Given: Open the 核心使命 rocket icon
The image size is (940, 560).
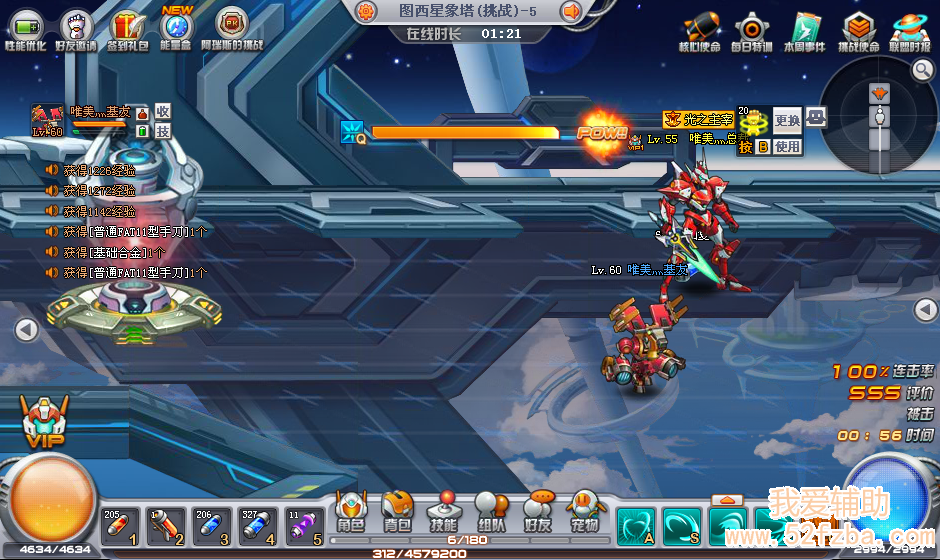Looking at the screenshot, I should [698, 28].
